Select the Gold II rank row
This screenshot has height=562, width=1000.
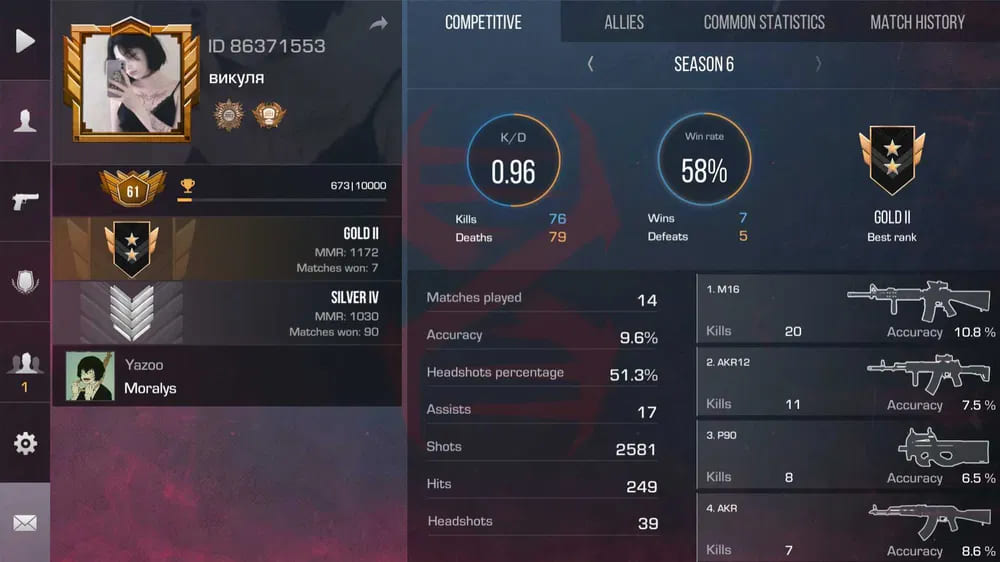pos(227,249)
